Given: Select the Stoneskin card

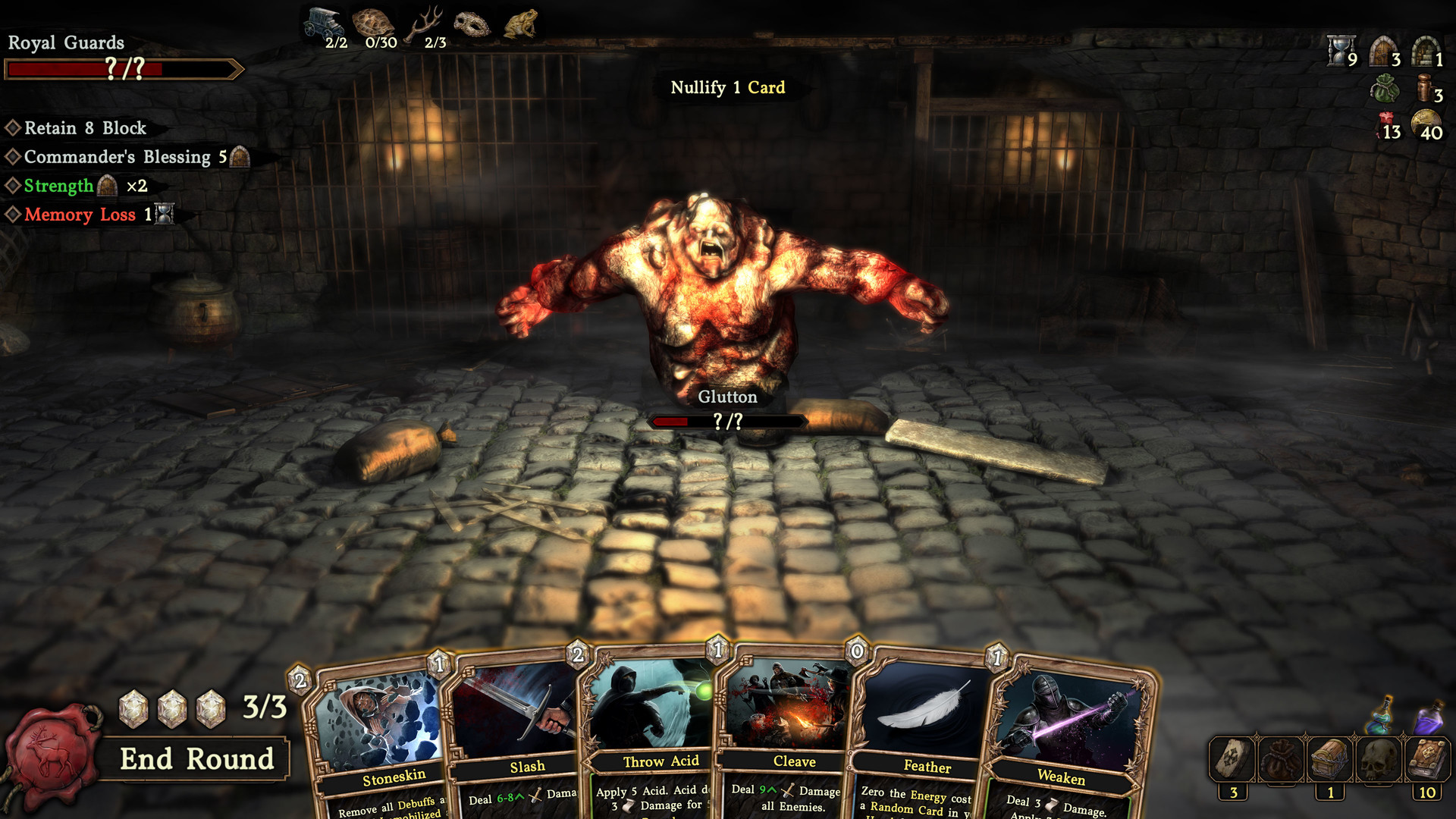Looking at the screenshot, I should 379,743.
